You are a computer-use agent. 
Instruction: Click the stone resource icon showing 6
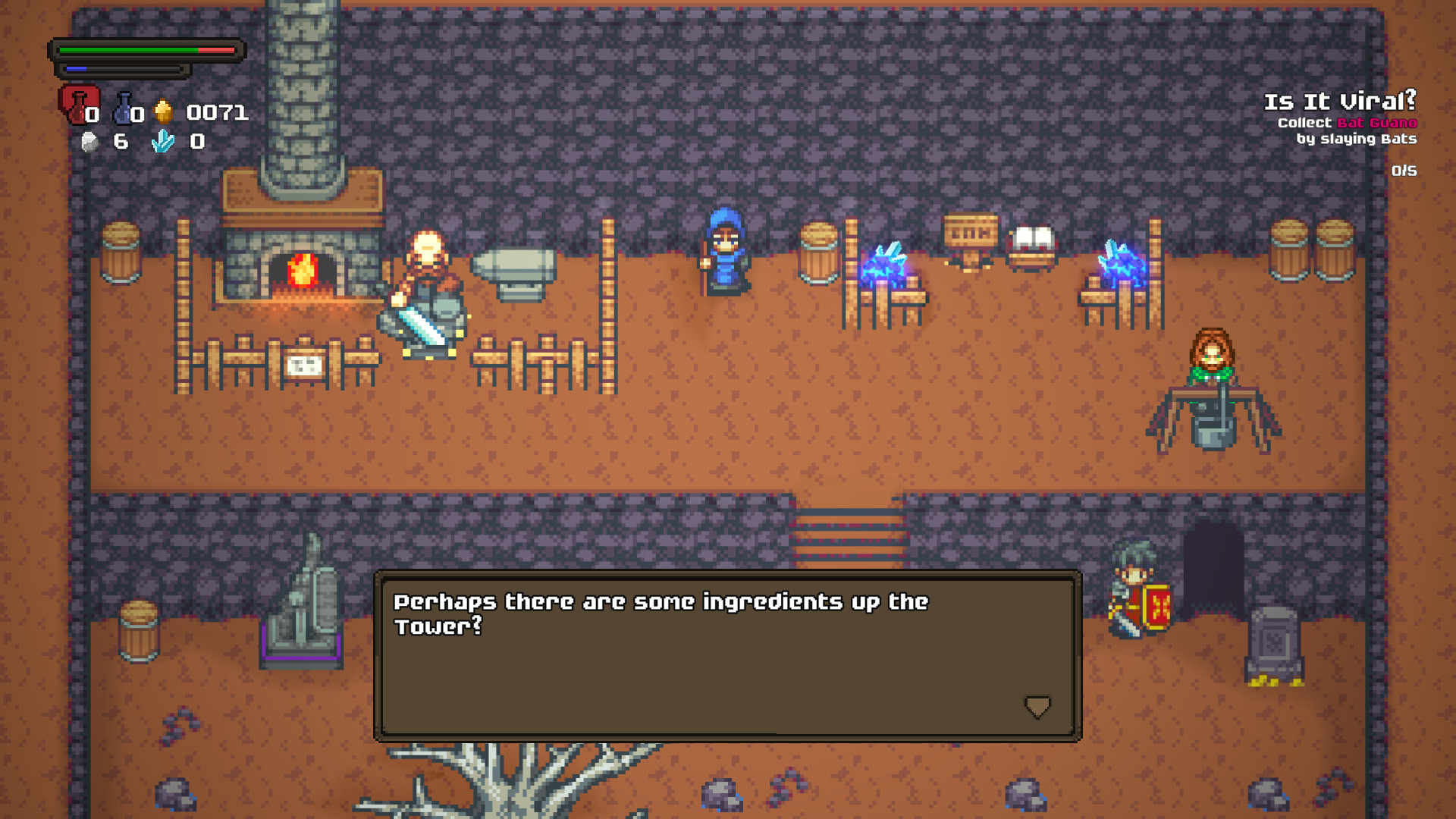90,140
